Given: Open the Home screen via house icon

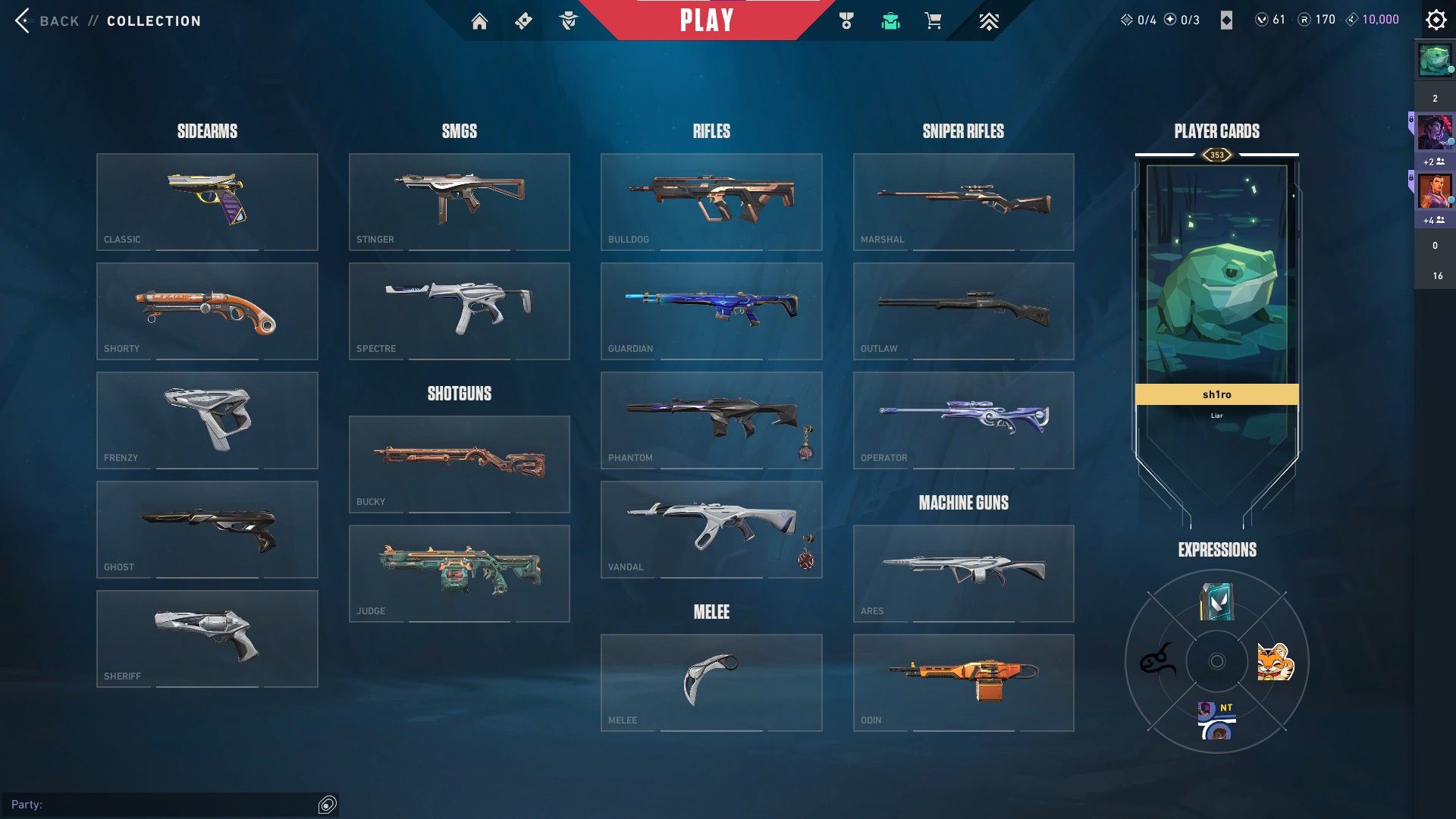Looking at the screenshot, I should click(x=480, y=21).
